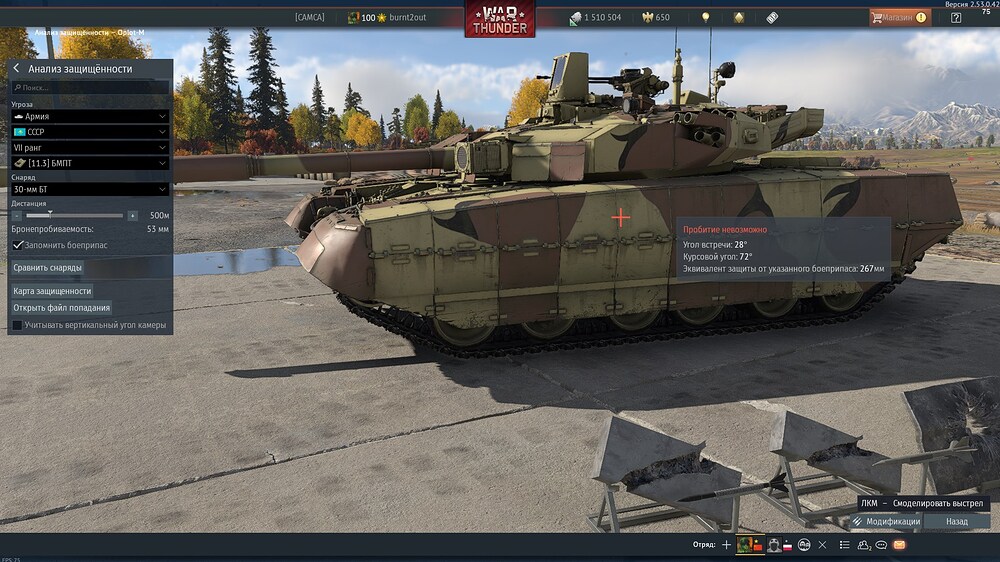The image size is (1000, 562).
Task: Enable Учитывать вертикальный угол камеры
Action: point(17,325)
